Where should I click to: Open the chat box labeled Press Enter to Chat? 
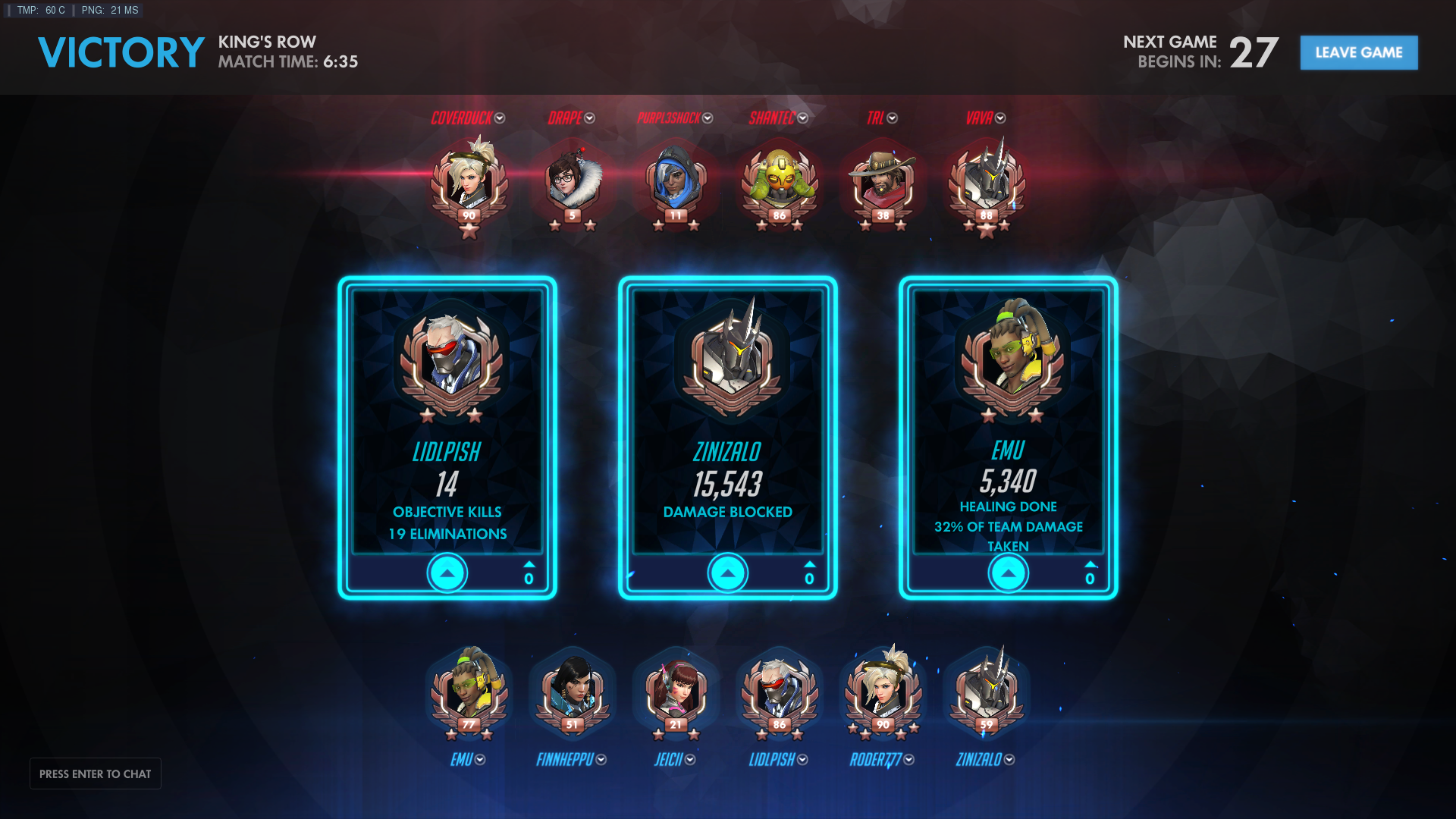96,773
